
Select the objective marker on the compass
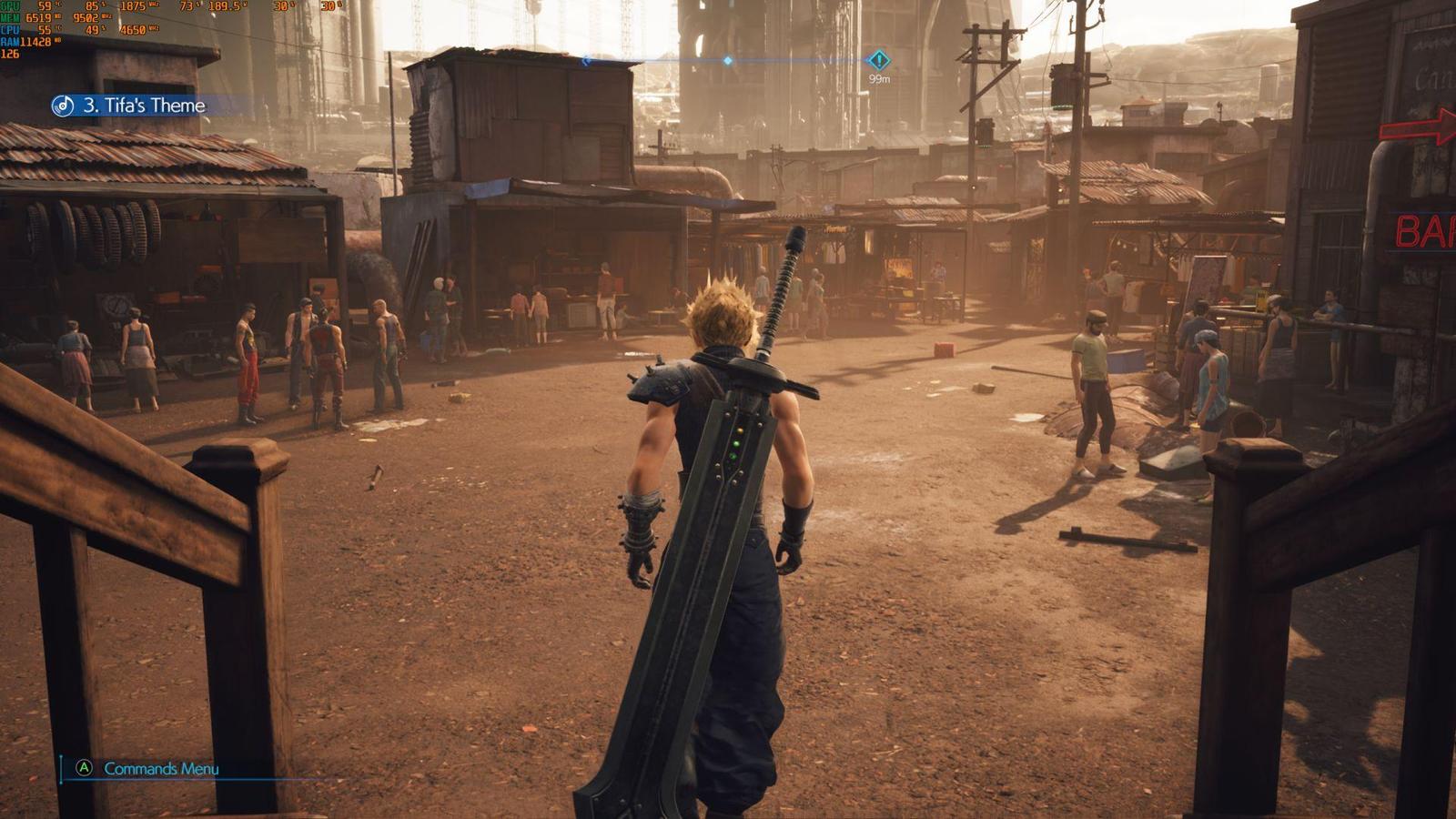(878, 61)
